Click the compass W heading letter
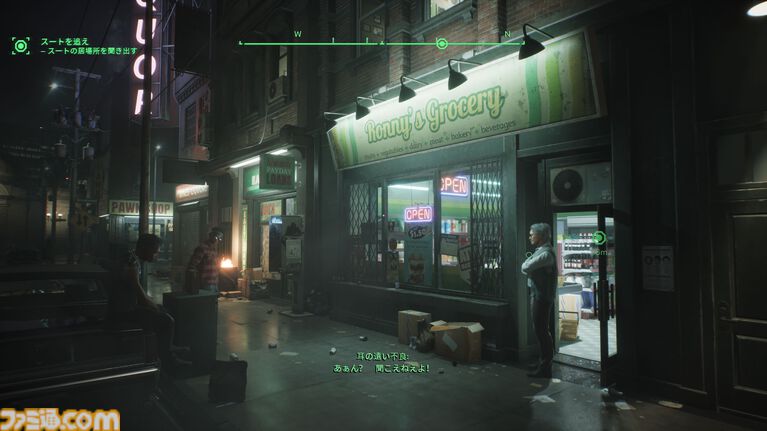Screen dimensions: 767x431 point(297,34)
